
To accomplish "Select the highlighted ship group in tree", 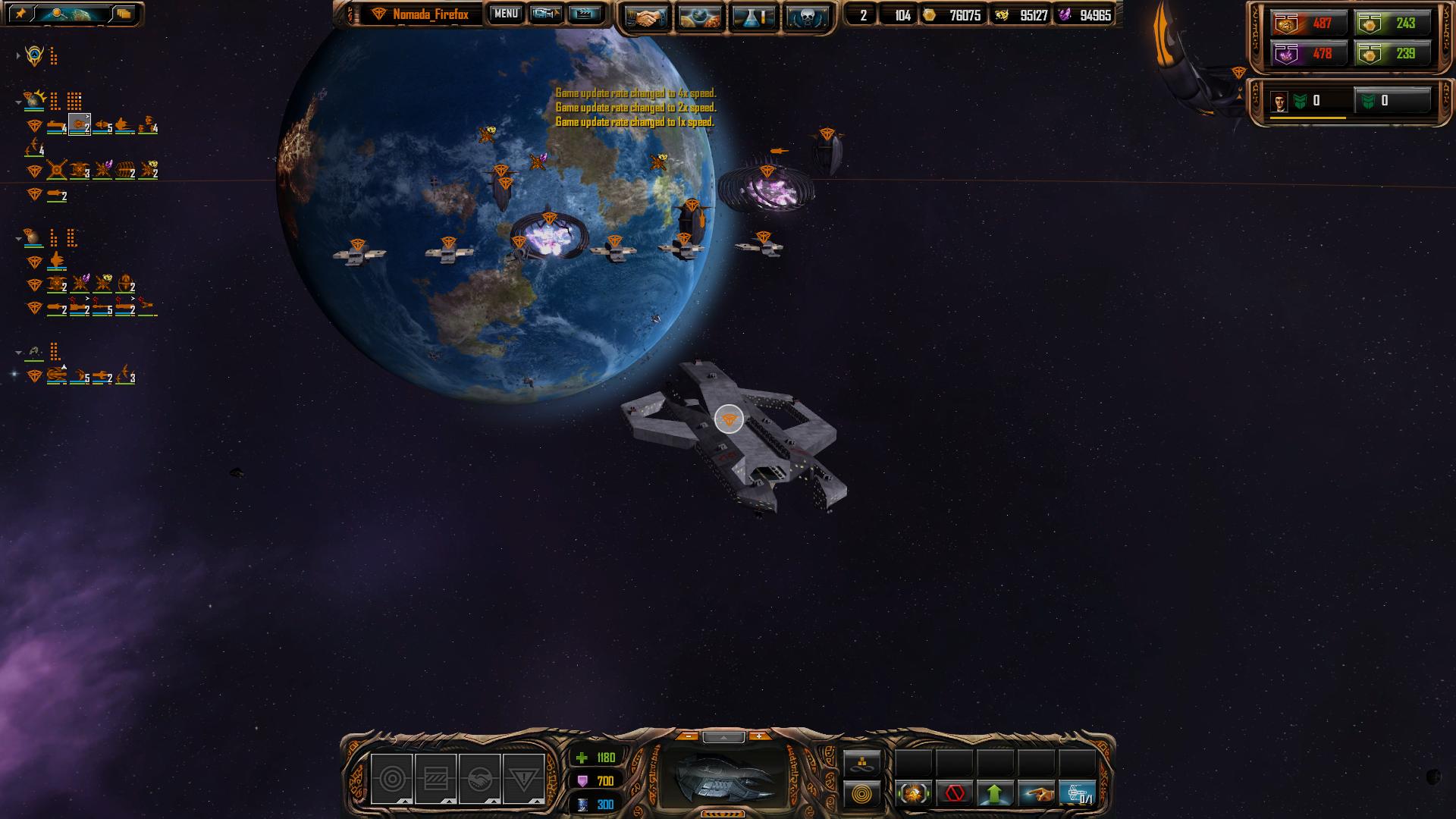I will pos(80,125).
